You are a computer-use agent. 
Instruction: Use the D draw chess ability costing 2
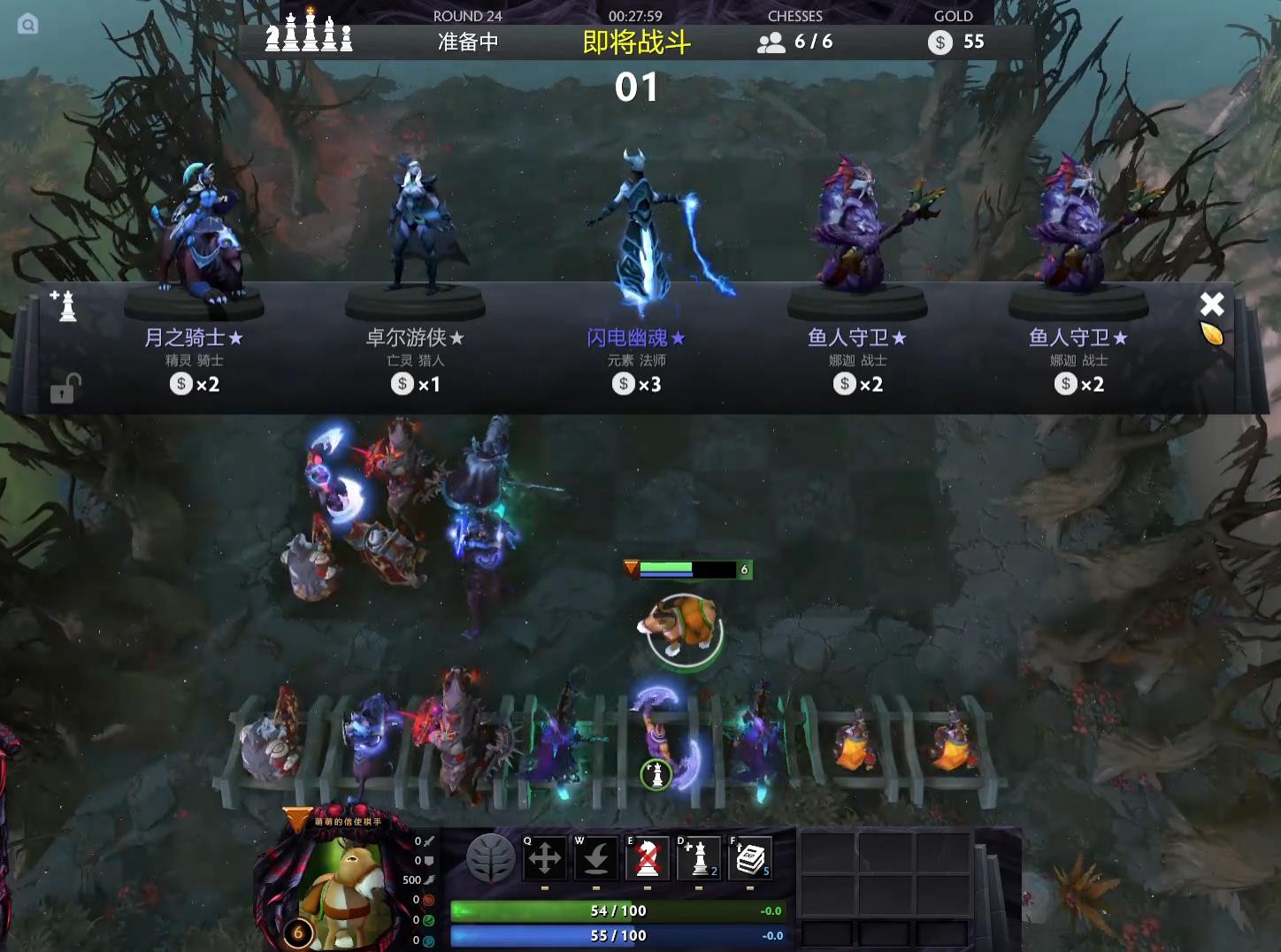point(699,857)
